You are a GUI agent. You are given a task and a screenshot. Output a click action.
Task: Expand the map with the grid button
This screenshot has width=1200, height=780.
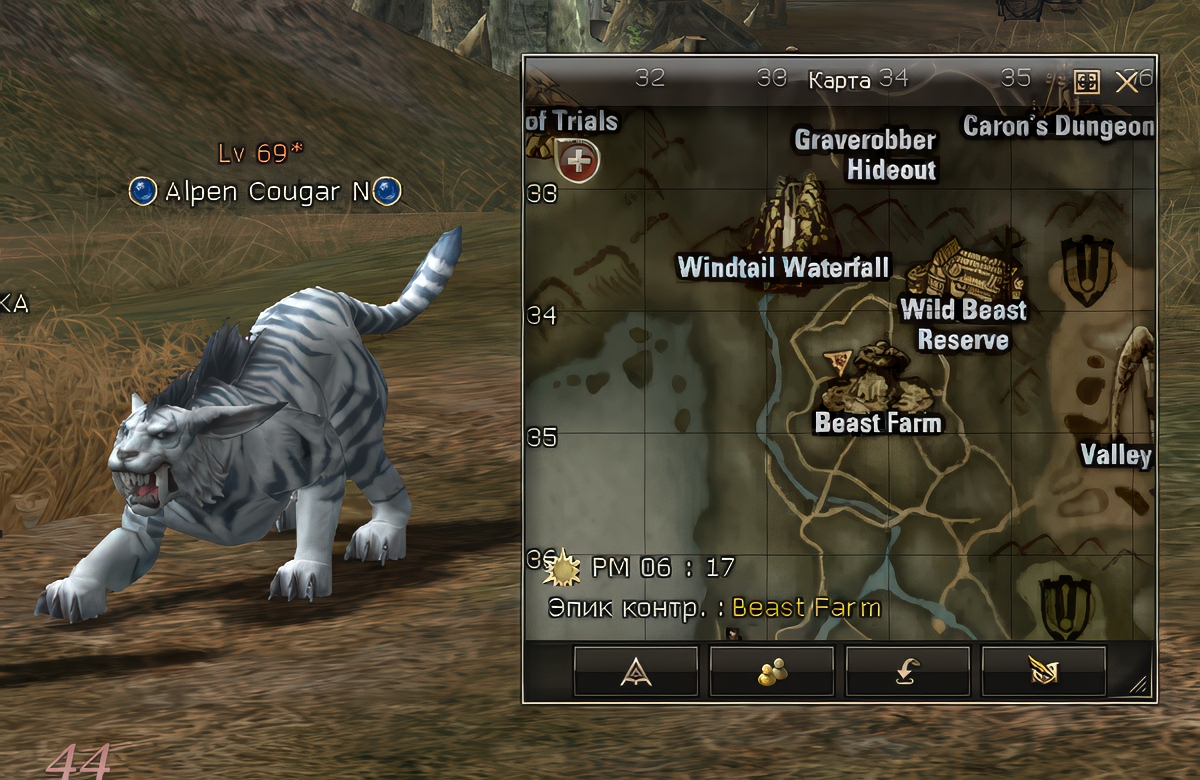[1087, 82]
